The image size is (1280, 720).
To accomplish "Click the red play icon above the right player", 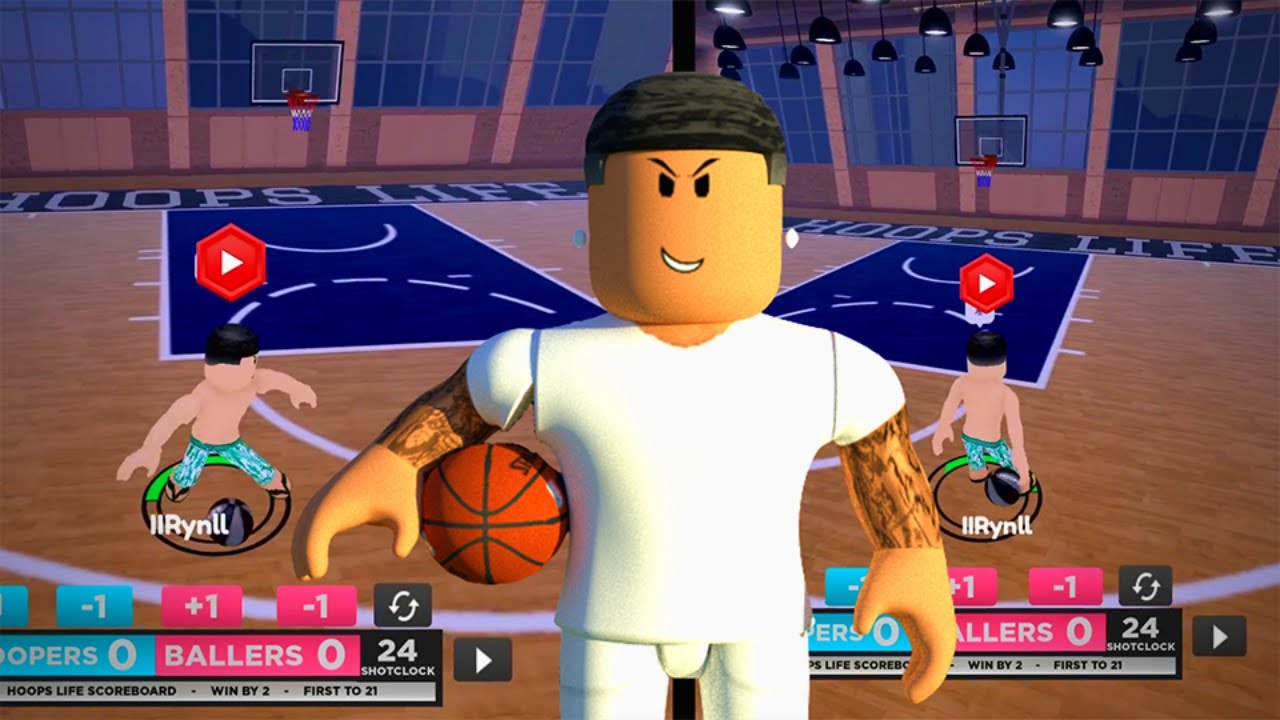I will pyautogui.click(x=985, y=283).
